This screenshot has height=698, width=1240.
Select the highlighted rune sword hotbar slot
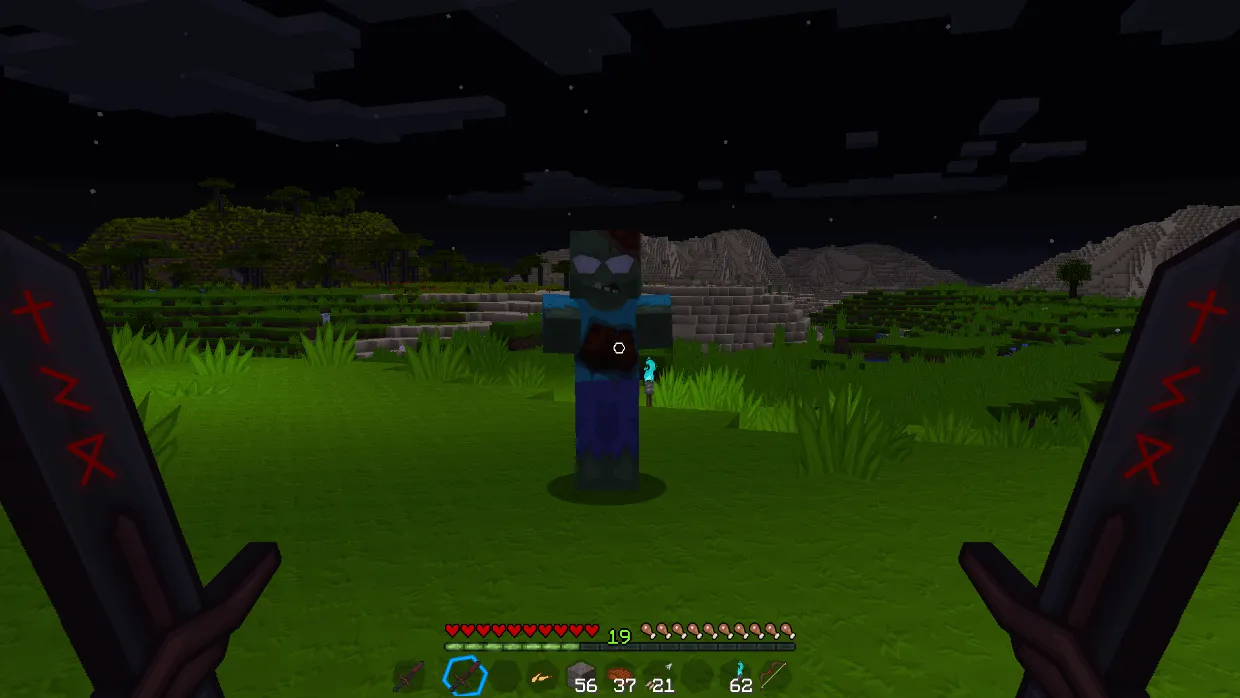tap(465, 677)
